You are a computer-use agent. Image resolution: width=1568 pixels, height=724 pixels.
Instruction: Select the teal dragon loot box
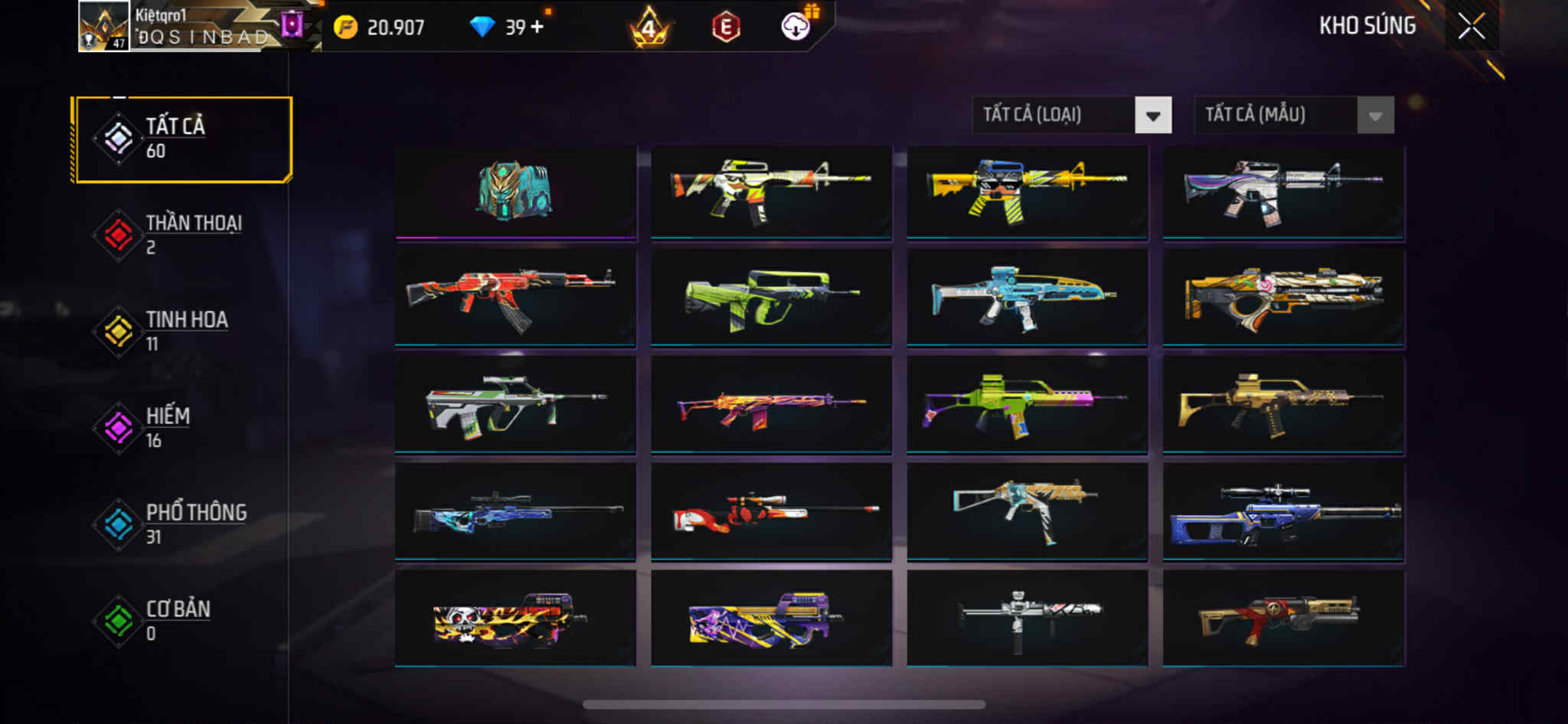point(515,191)
